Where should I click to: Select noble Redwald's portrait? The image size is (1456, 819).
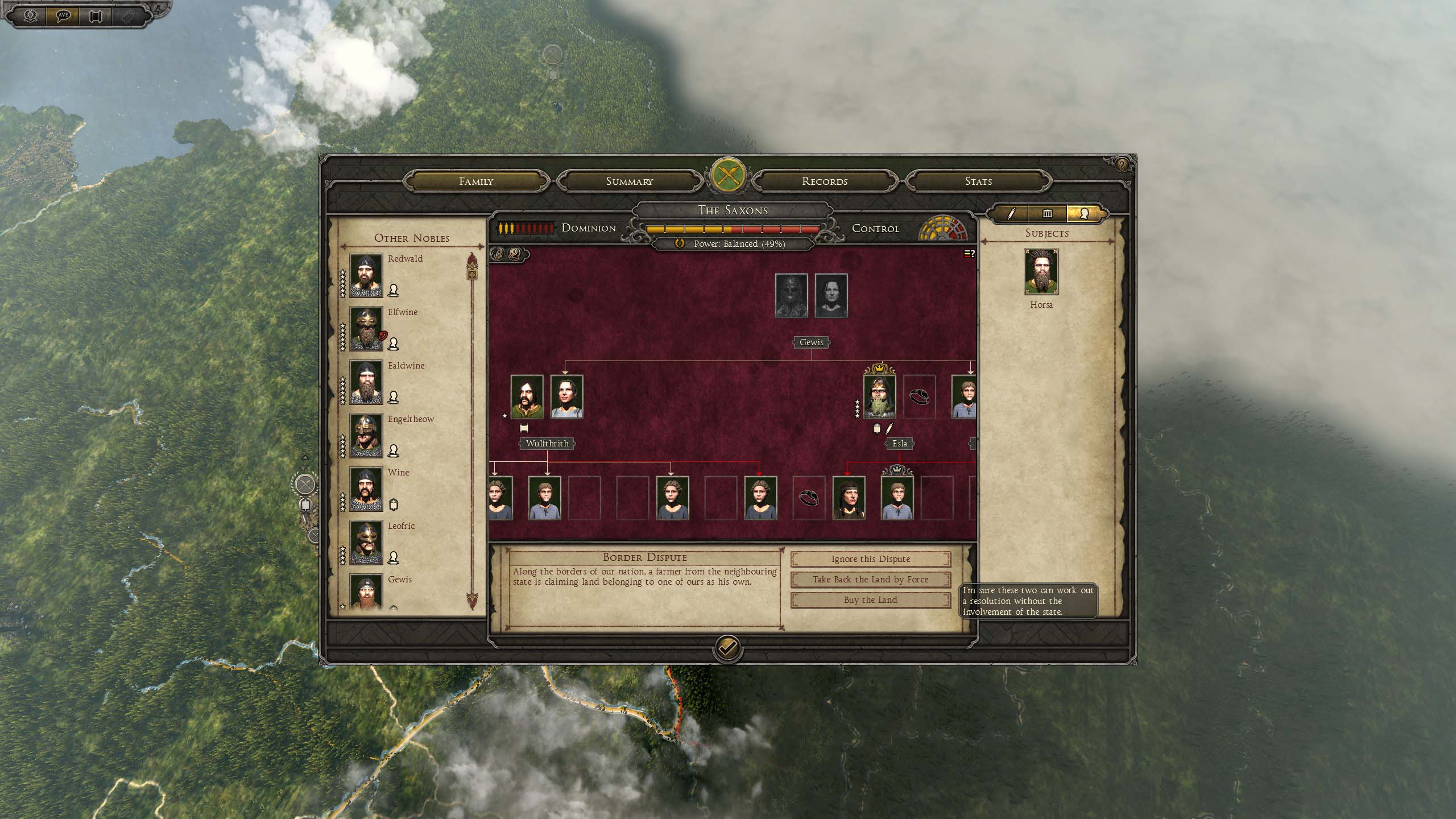click(366, 275)
